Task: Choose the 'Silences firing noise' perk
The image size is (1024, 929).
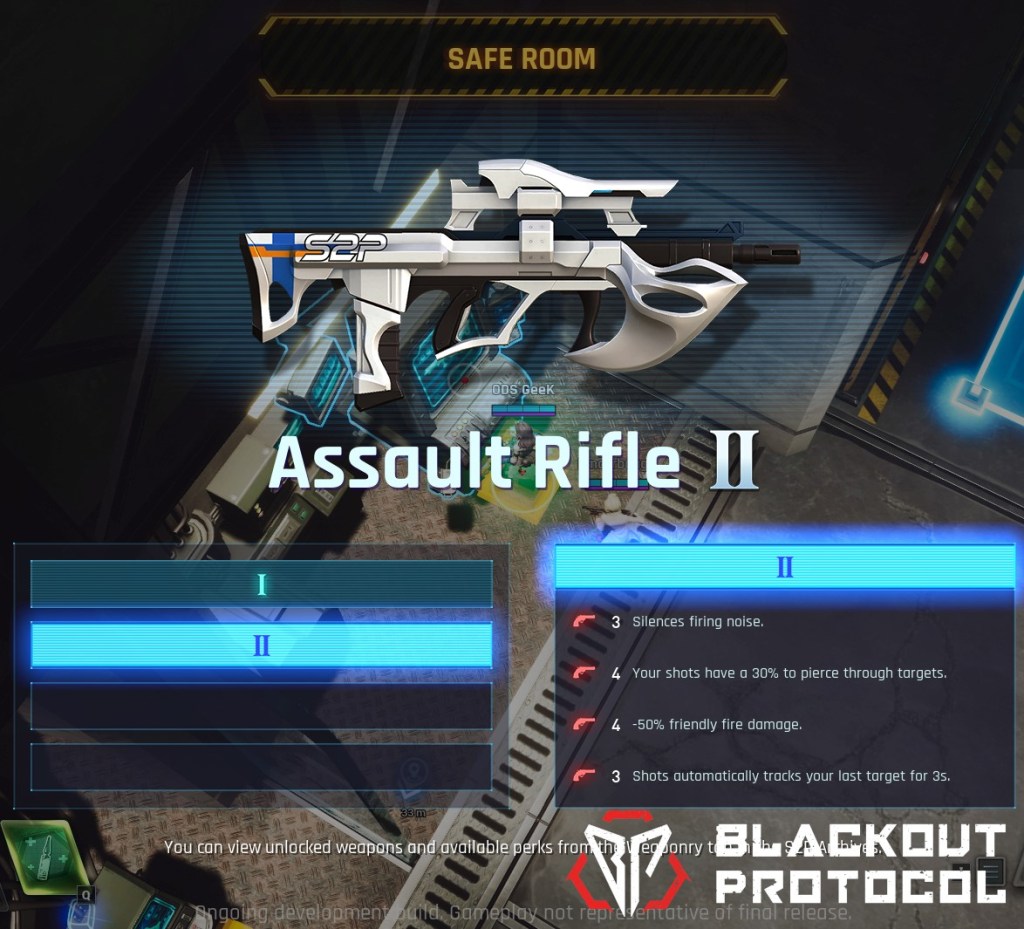Action: pyautogui.click(x=697, y=622)
